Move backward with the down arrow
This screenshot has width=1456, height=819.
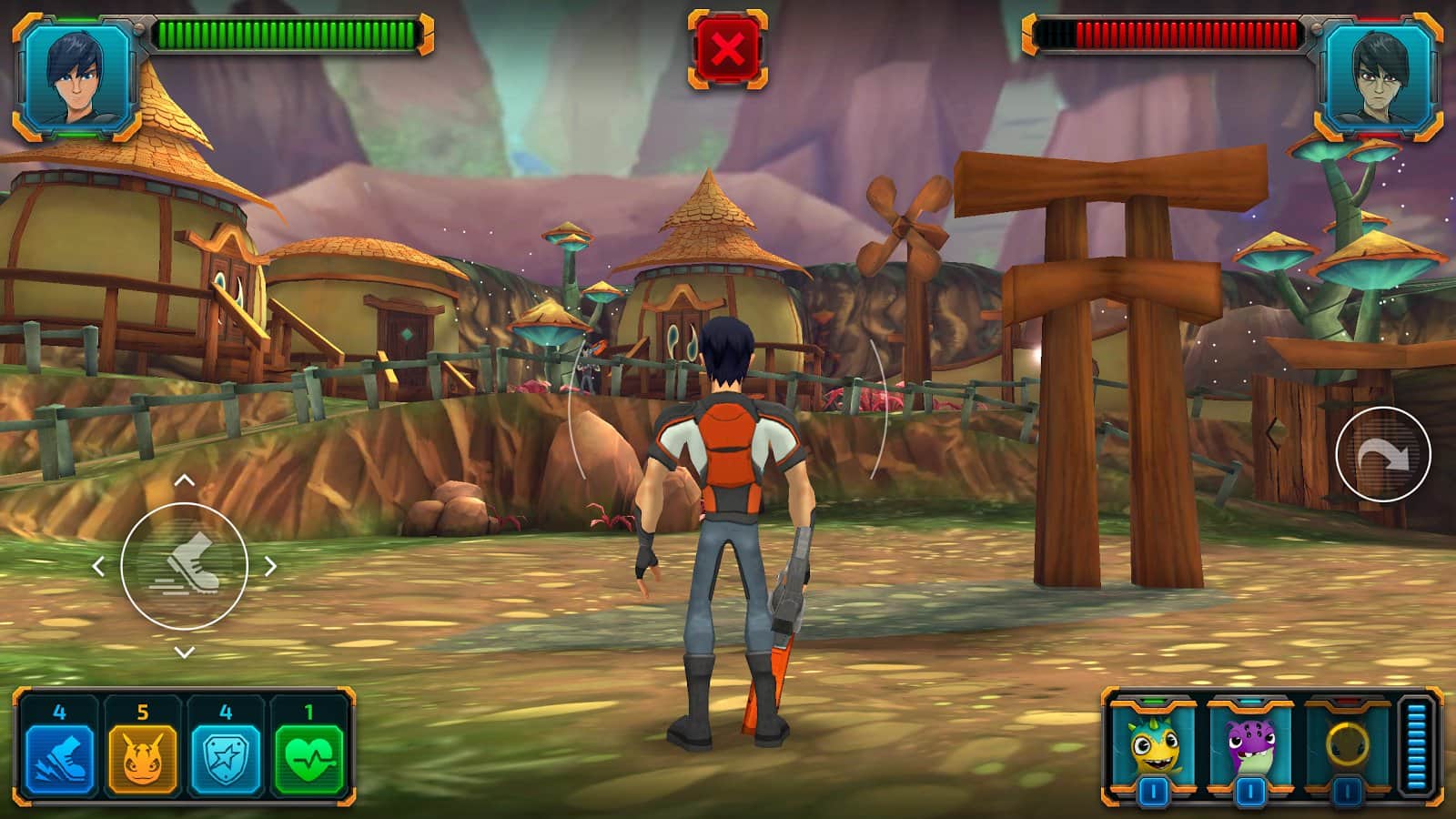185,652
